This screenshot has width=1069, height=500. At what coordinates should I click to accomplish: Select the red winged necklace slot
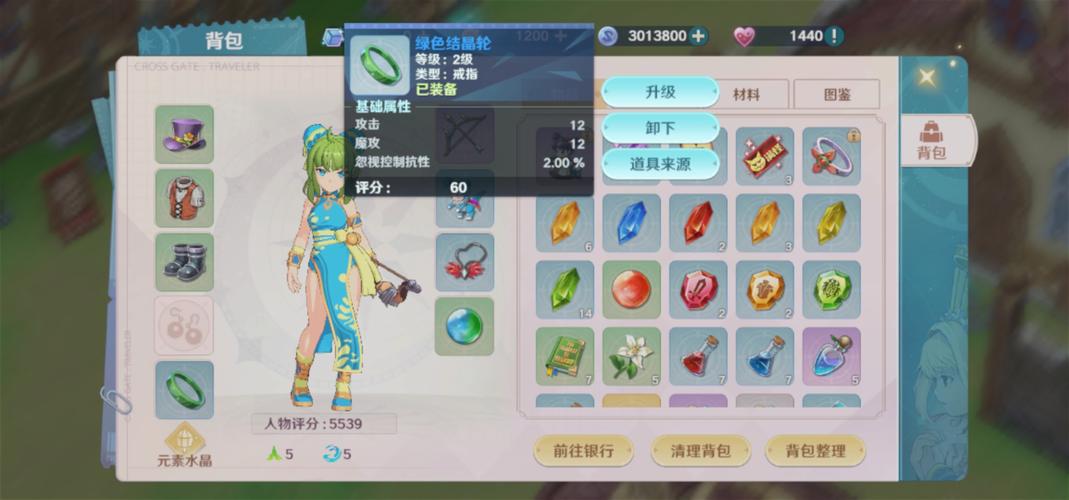pyautogui.click(x=464, y=262)
